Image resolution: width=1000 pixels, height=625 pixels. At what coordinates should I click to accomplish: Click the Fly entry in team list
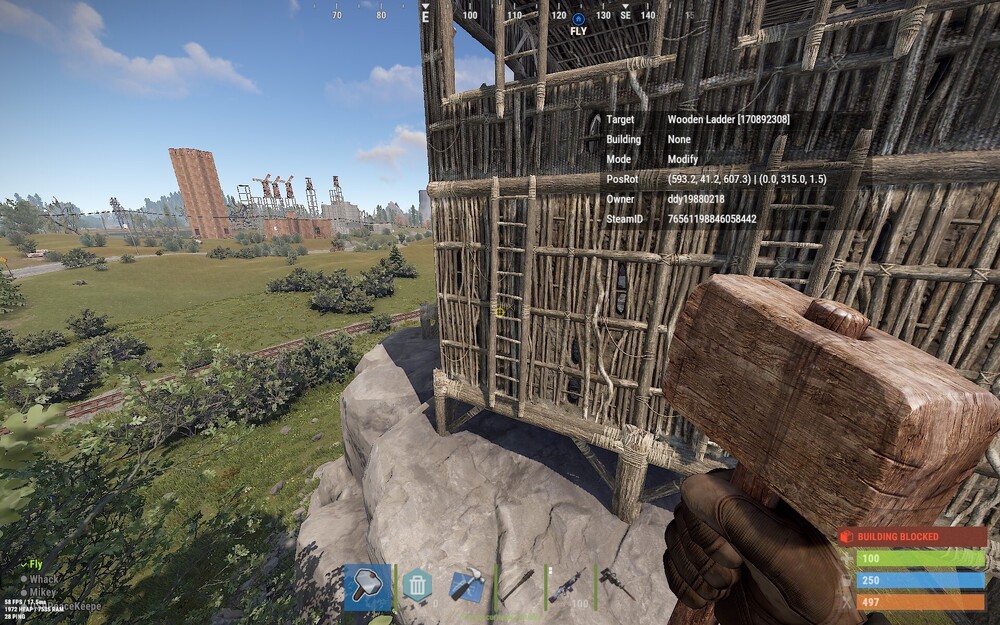(35, 565)
